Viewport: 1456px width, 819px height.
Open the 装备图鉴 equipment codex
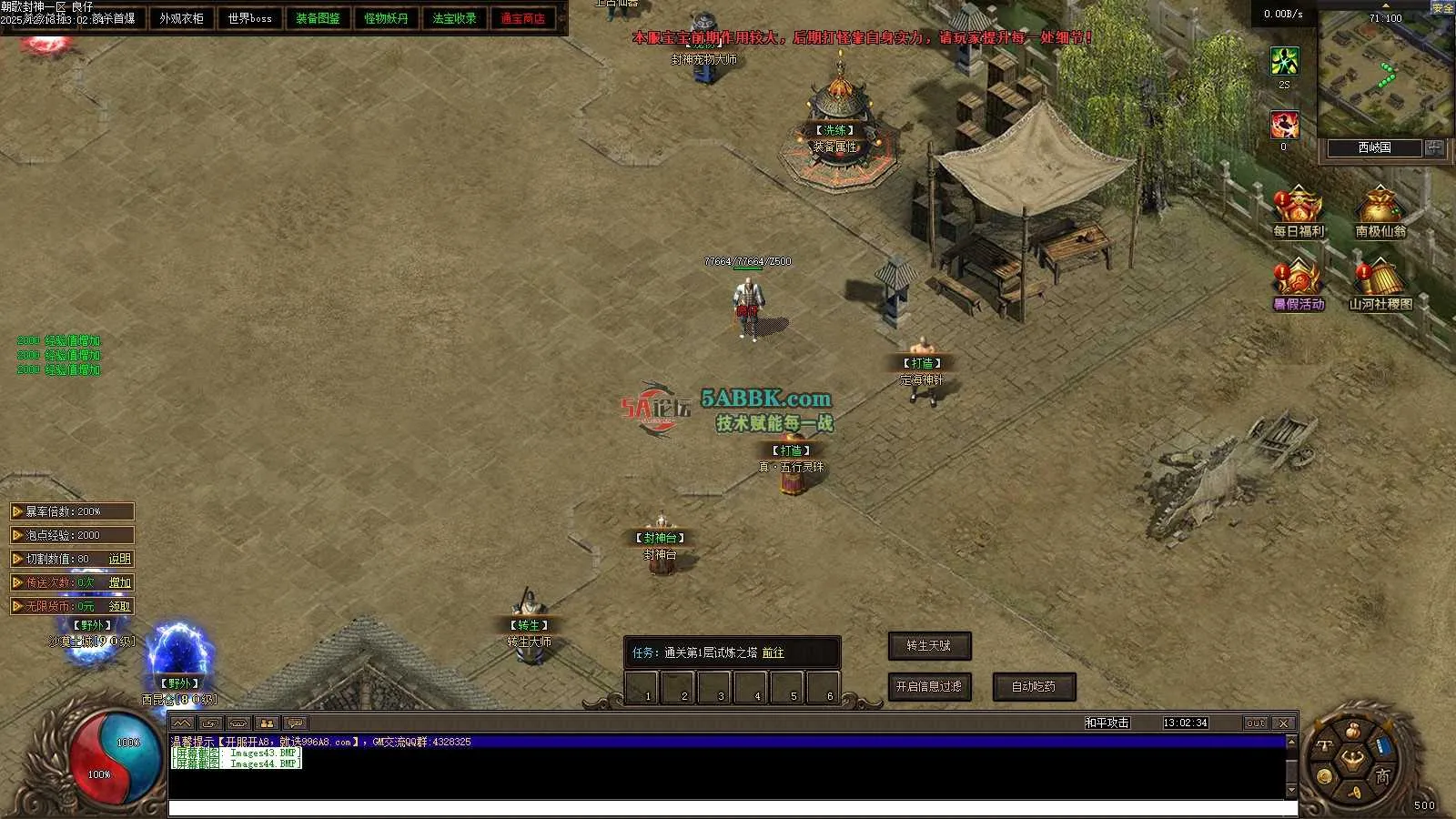point(318,18)
